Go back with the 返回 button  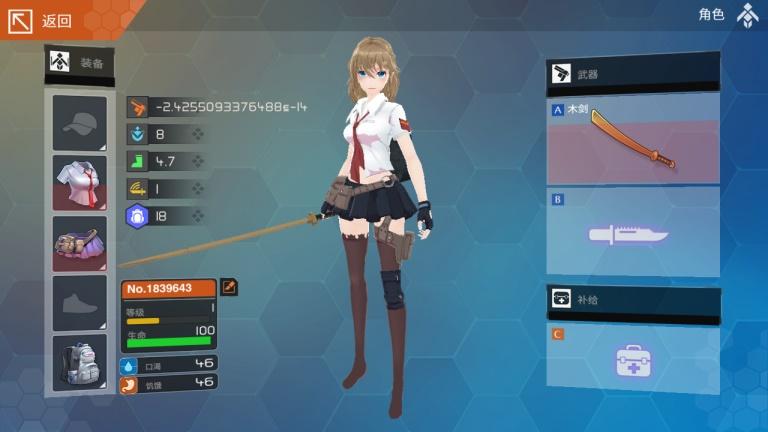40,20
